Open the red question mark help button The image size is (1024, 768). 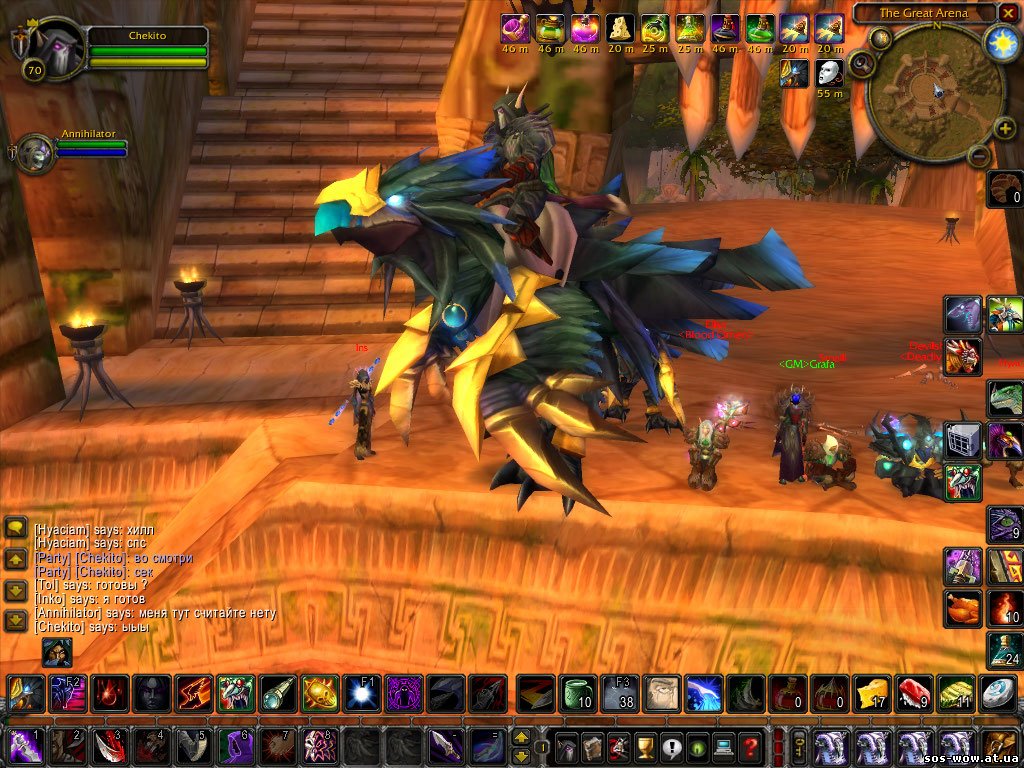(750, 747)
